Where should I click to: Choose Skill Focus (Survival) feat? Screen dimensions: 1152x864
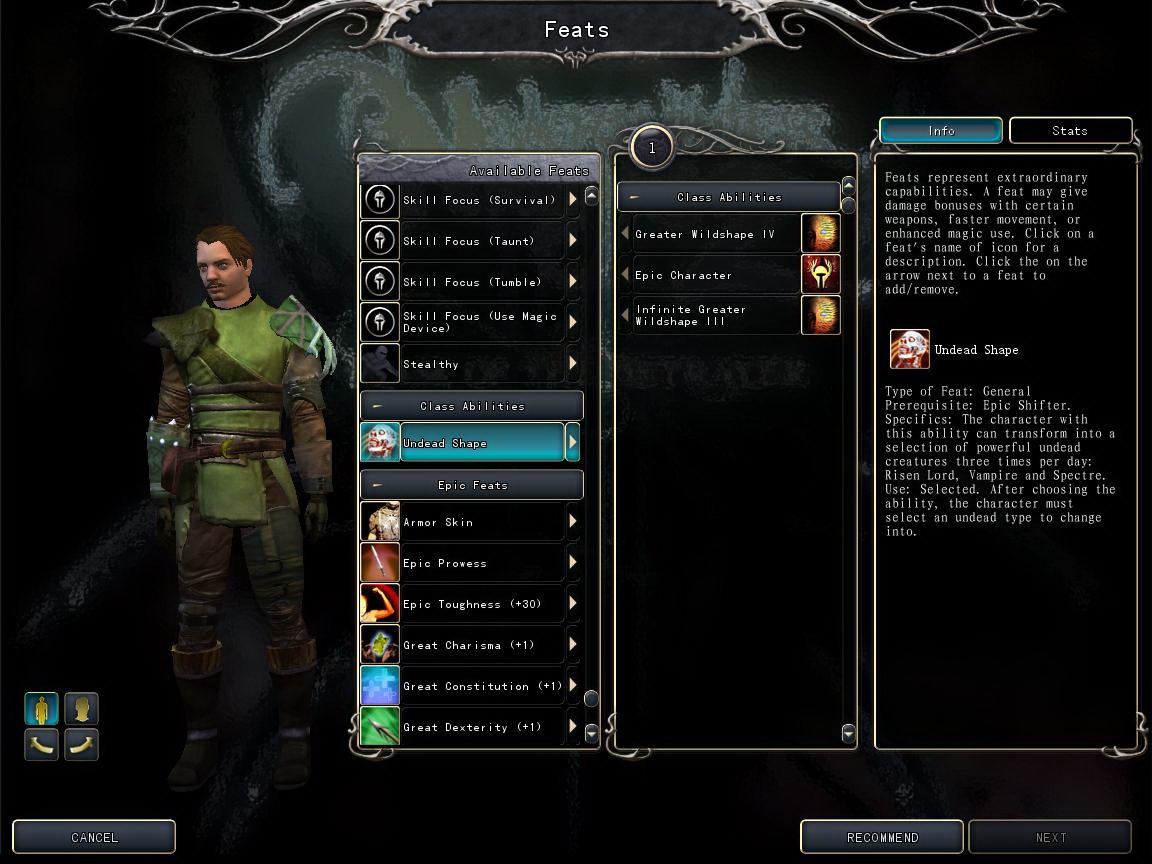point(481,200)
